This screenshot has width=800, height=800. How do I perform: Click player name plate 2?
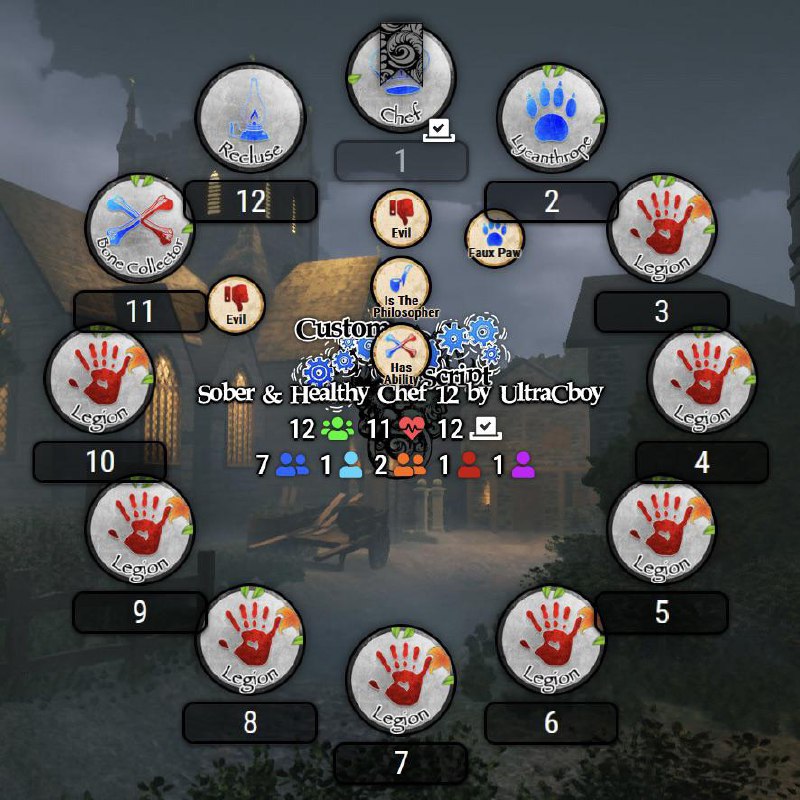click(551, 201)
